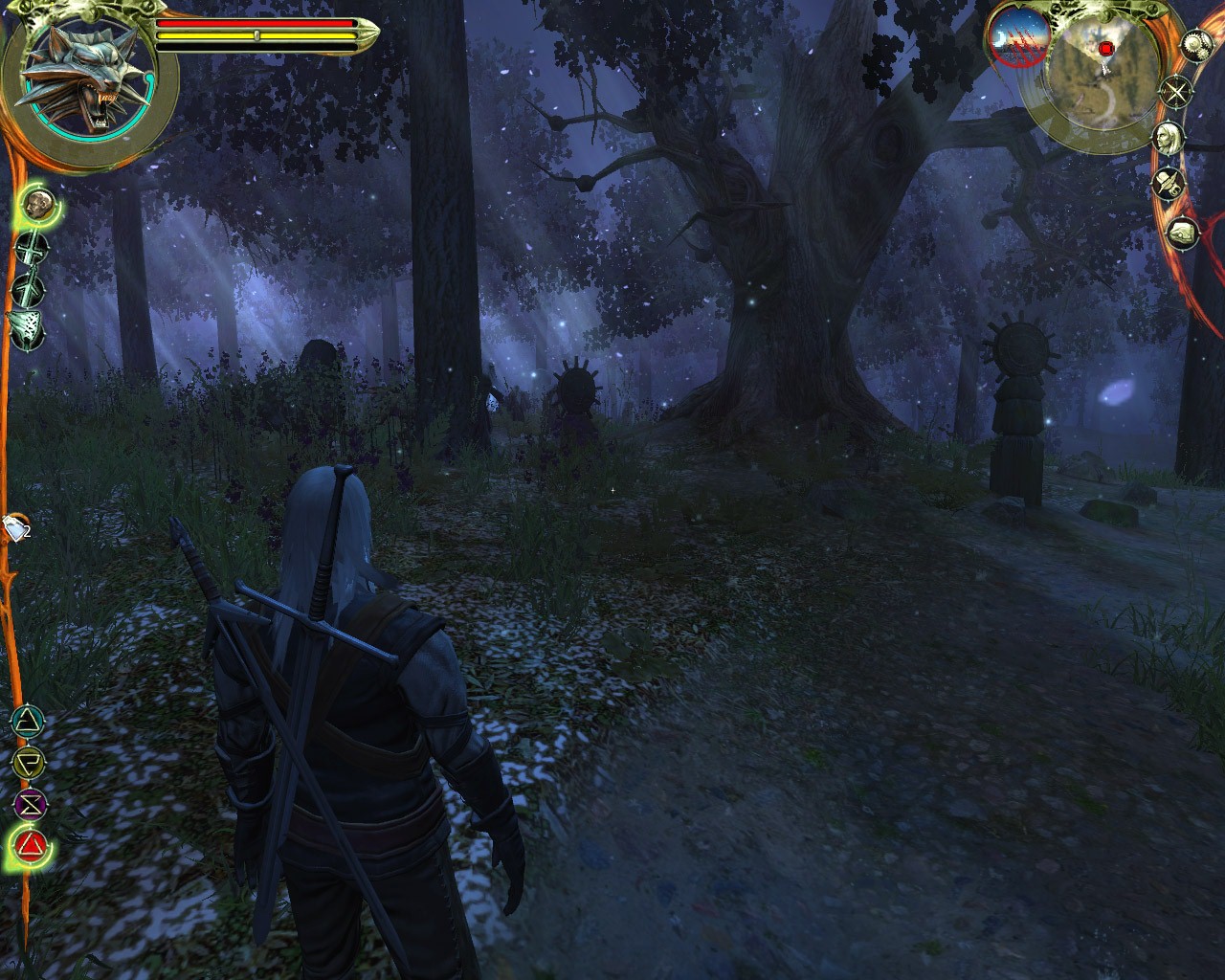
Task: Open the compass star map icon
Action: click(x=1176, y=92)
